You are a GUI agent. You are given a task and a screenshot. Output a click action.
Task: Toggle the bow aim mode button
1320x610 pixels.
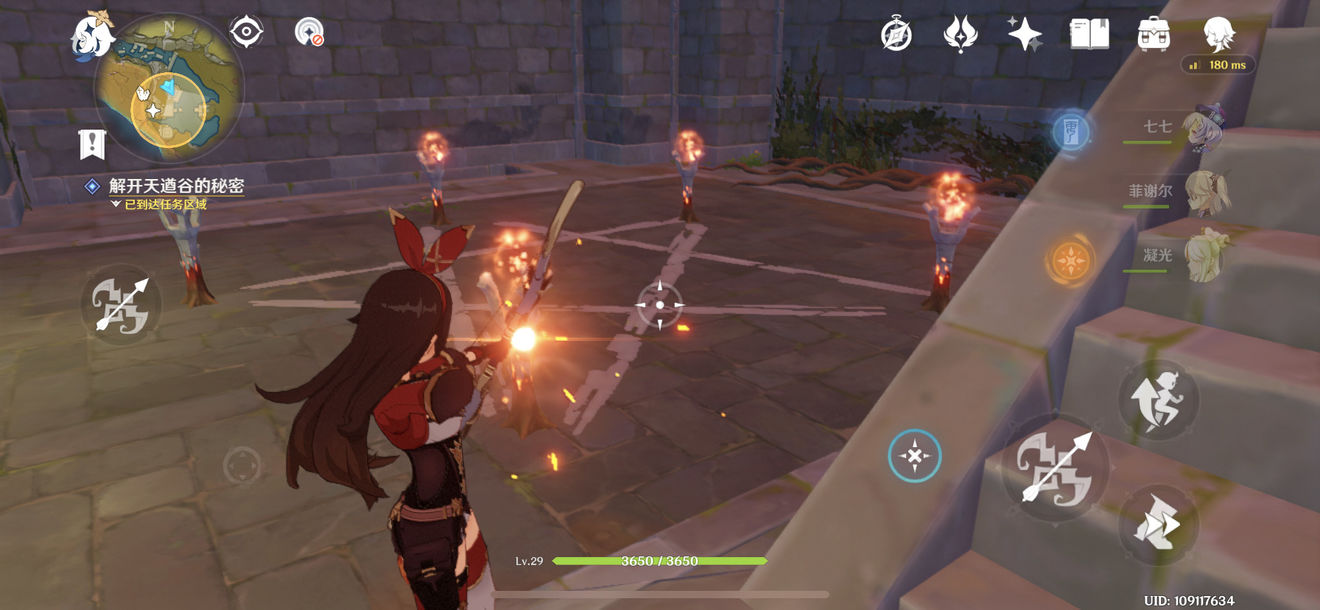120,304
